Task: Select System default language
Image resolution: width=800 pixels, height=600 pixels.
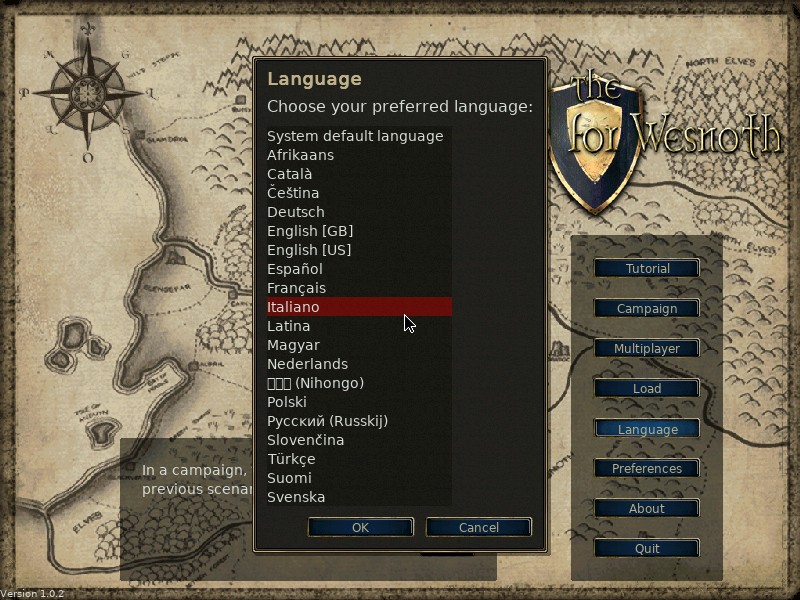Action: [x=355, y=136]
